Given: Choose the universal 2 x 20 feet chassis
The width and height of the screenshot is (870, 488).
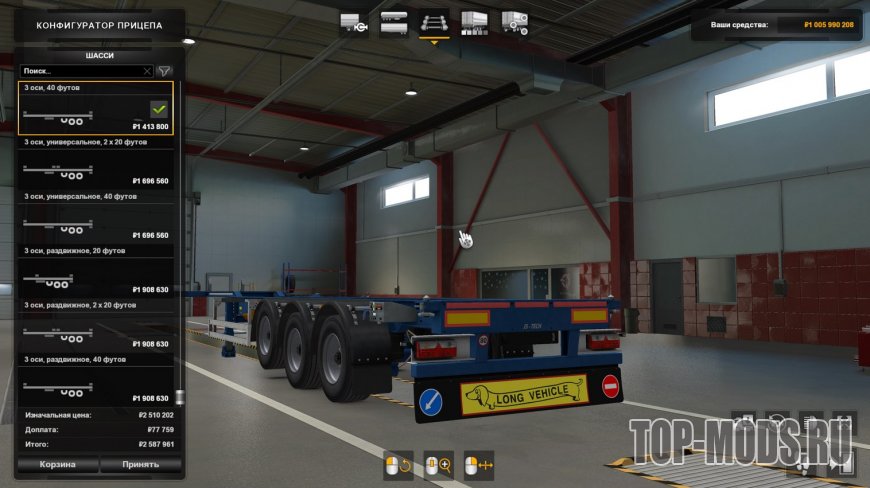Looking at the screenshot, I should (96, 167).
